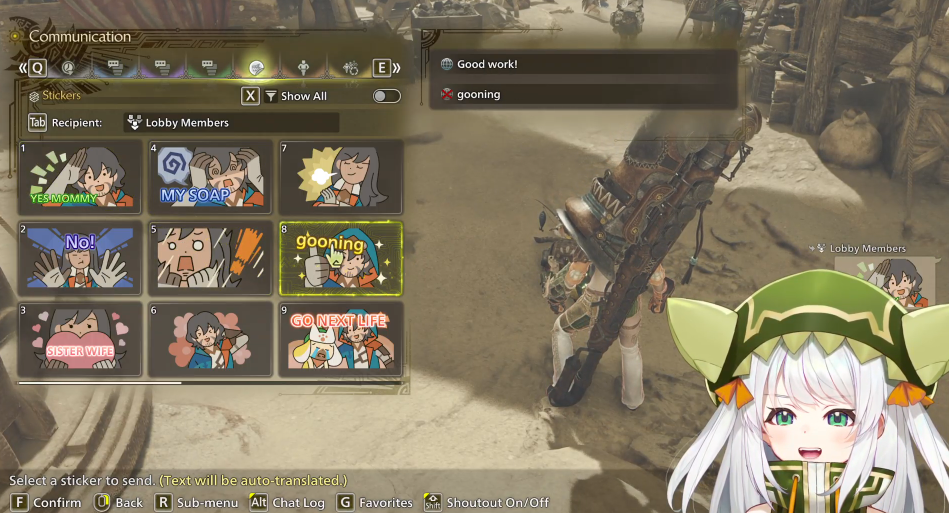The width and height of the screenshot is (949, 513).
Task: Pick sticker 7 with the yellow burst
Action: click(341, 176)
